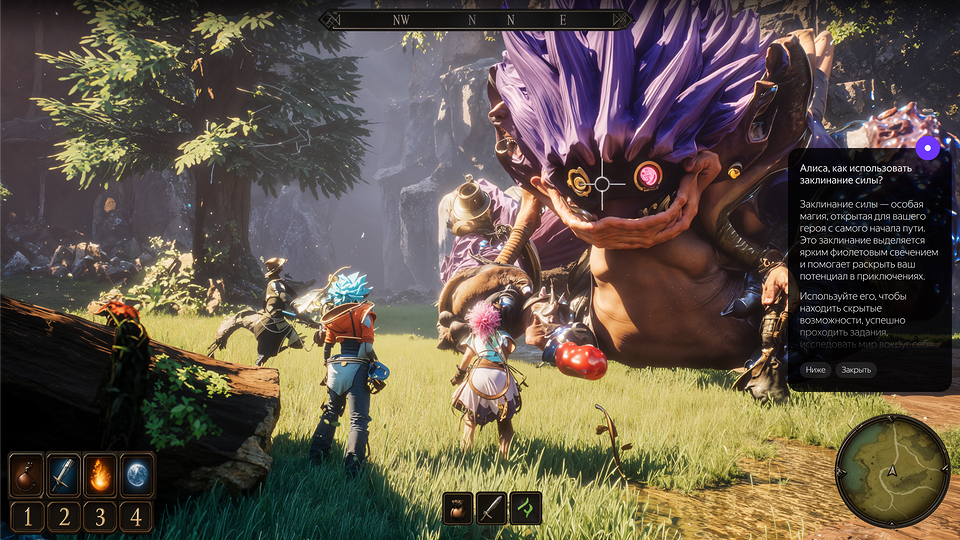Cast the blue moon orb spell

coord(137,475)
